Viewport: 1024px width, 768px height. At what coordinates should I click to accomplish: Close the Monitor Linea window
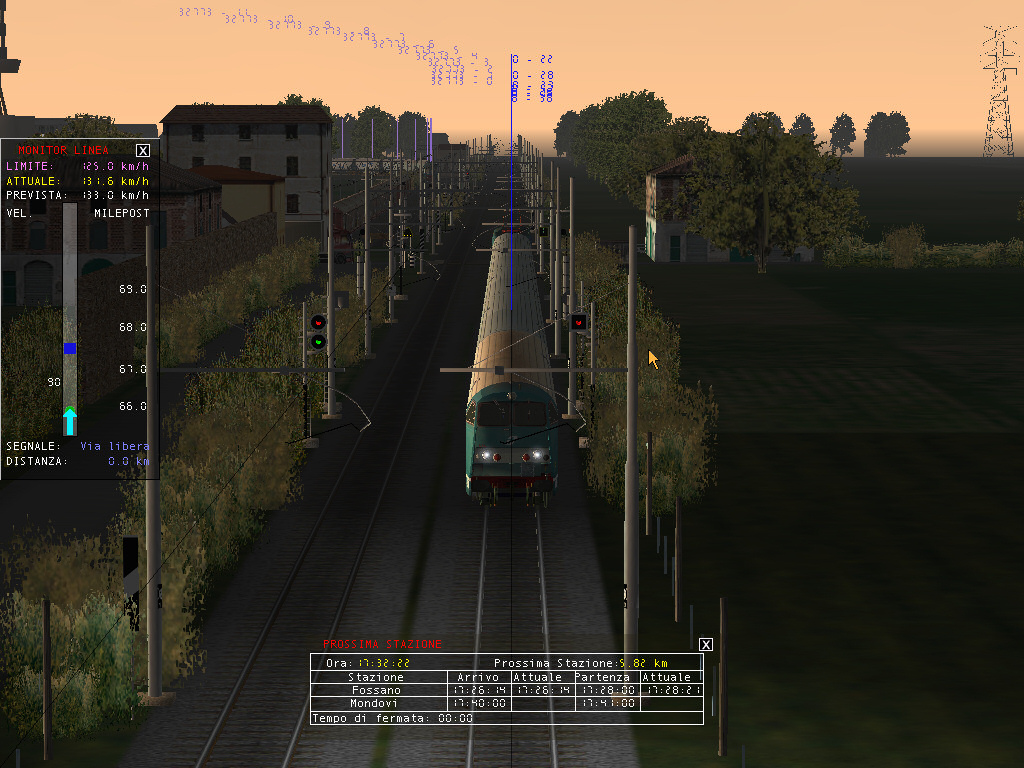point(143,150)
